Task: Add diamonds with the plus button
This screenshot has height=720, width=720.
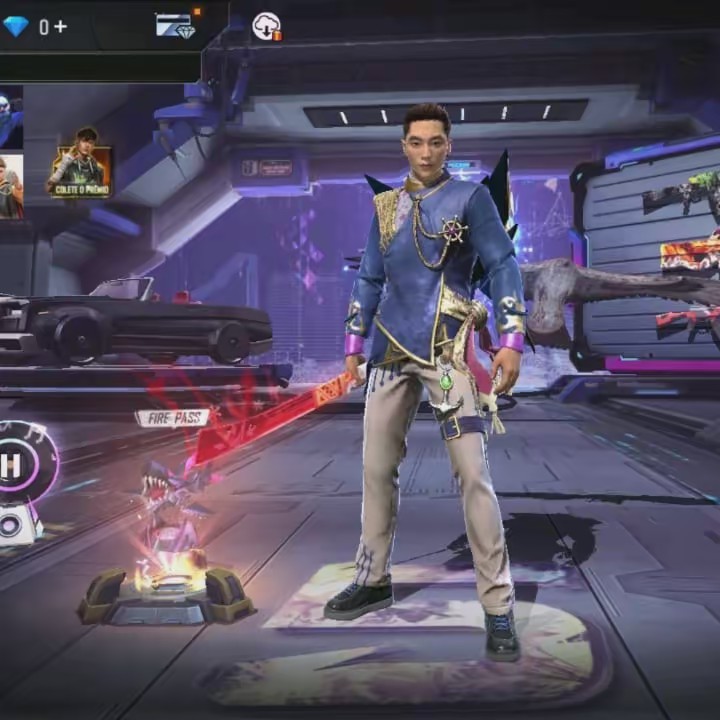Action: [x=62, y=27]
